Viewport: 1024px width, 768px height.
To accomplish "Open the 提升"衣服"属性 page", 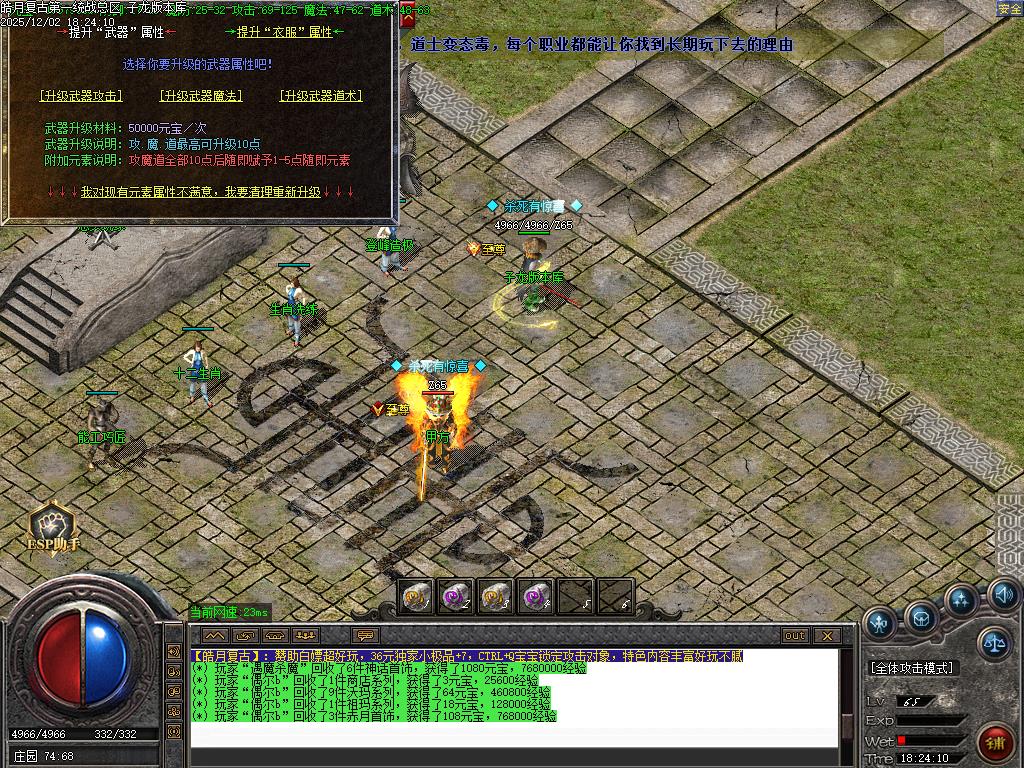I will tap(284, 32).
